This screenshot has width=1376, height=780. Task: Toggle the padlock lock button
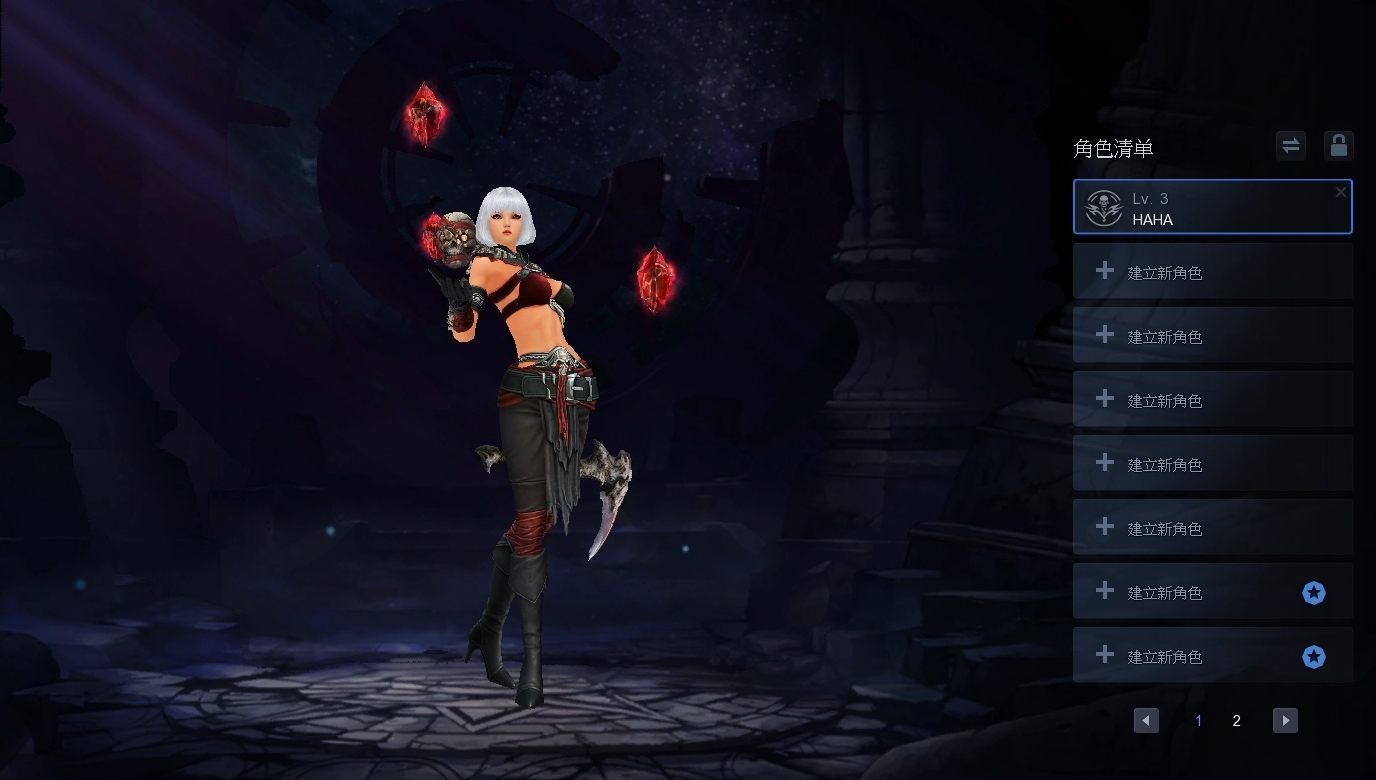[x=1338, y=146]
